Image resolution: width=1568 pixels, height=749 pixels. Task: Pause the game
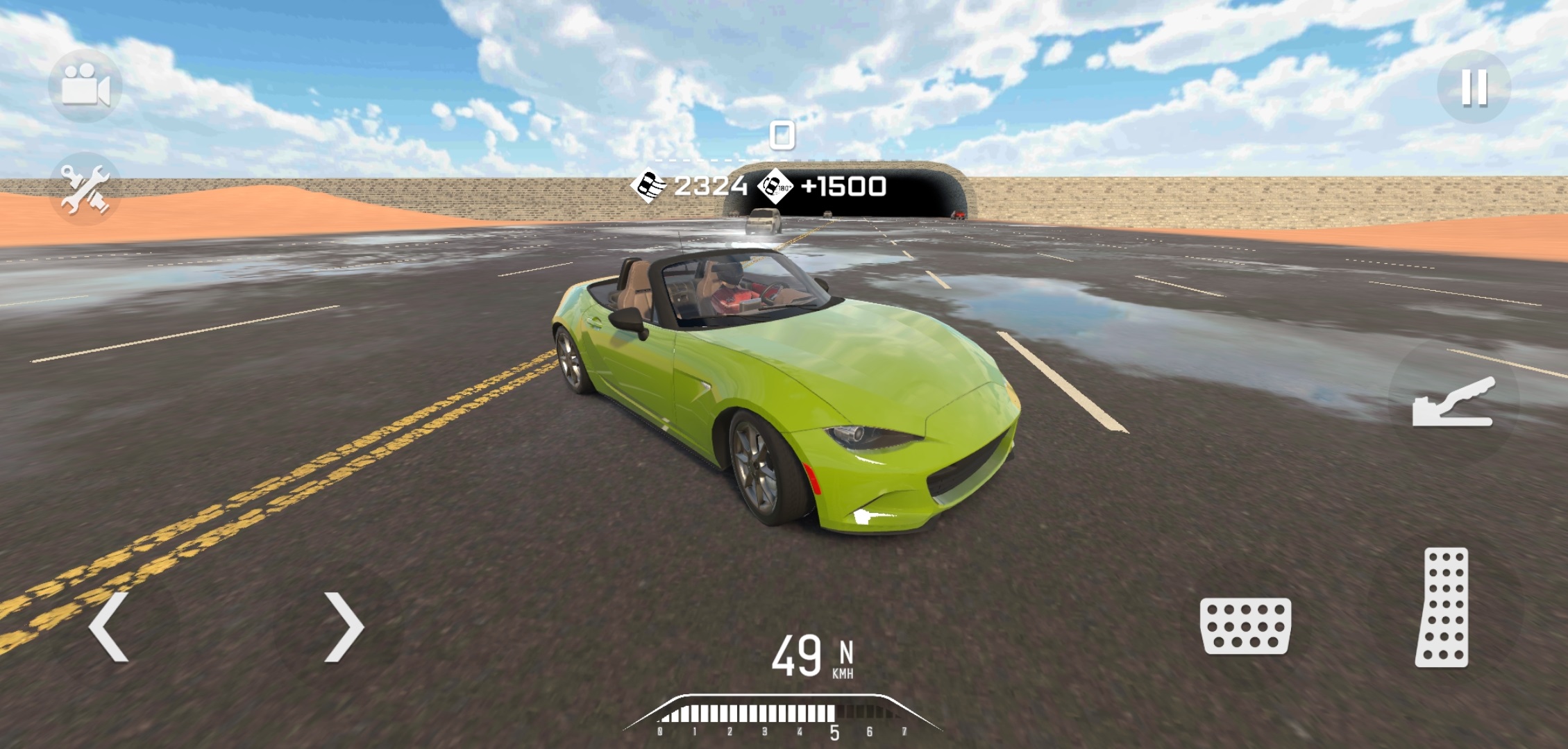(1473, 87)
